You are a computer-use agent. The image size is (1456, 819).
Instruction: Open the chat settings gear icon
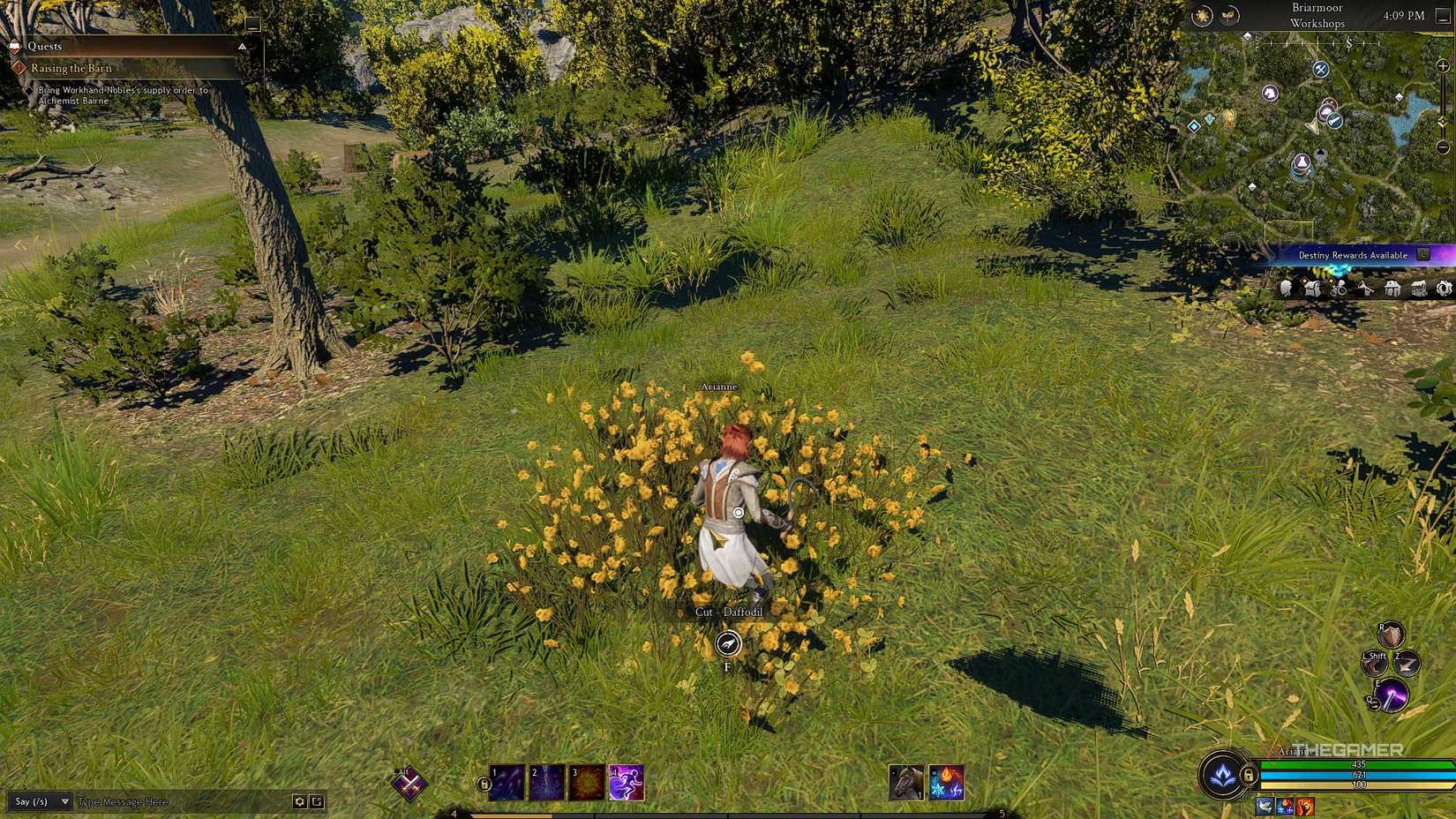tap(300, 801)
